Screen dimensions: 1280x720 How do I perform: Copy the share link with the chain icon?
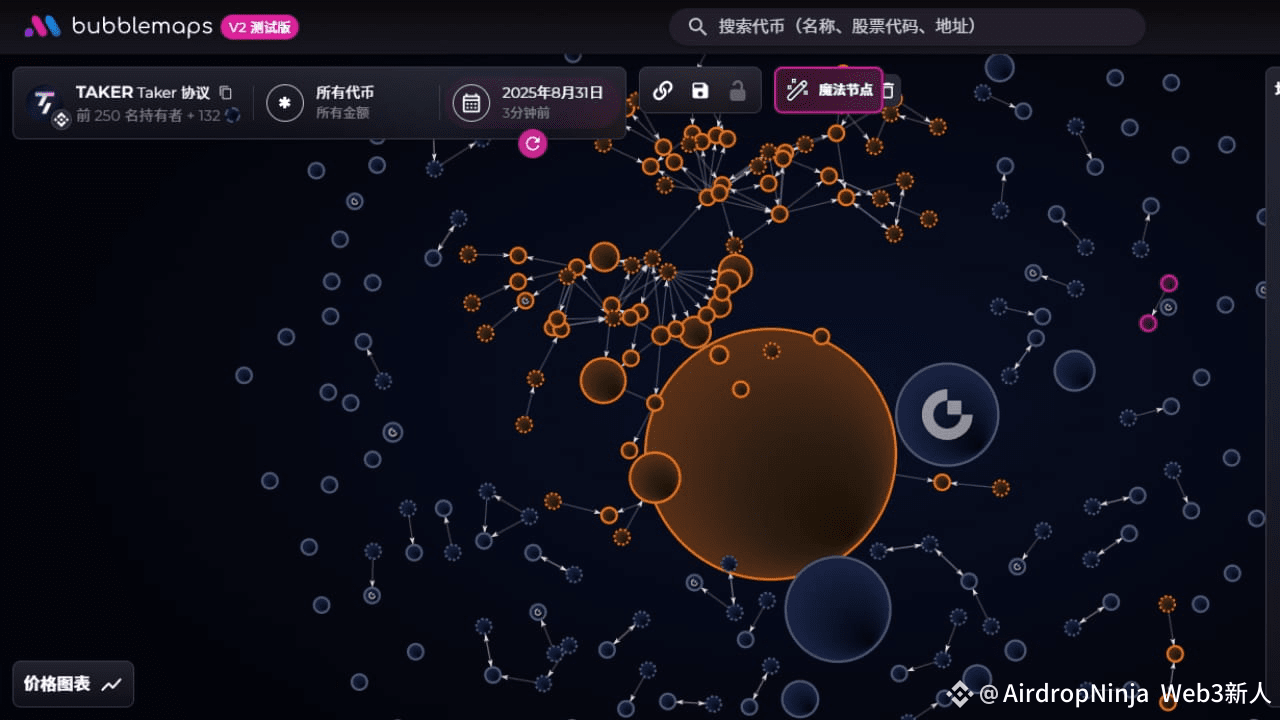[662, 91]
